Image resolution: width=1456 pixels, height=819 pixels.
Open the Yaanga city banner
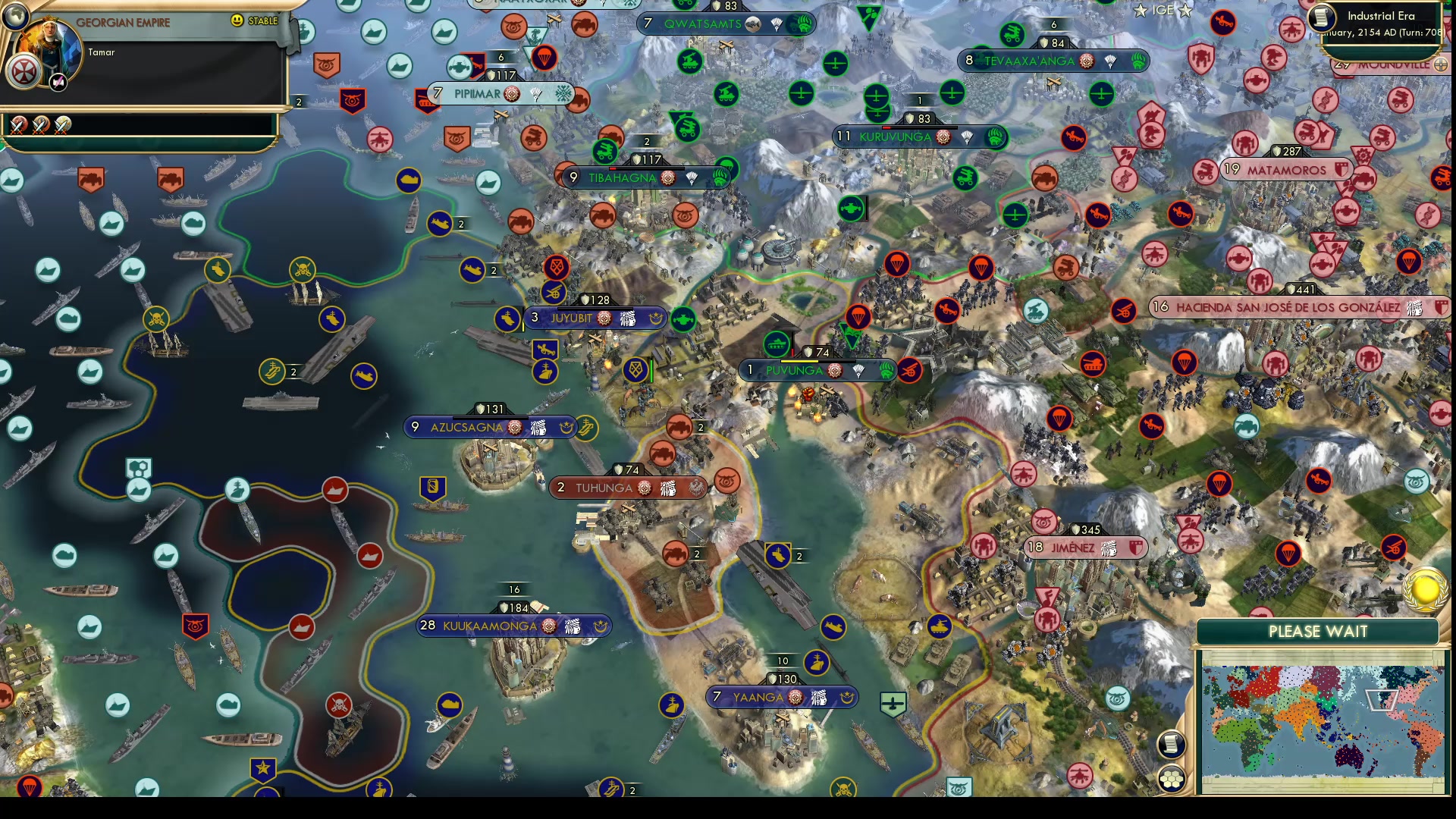[x=781, y=696]
